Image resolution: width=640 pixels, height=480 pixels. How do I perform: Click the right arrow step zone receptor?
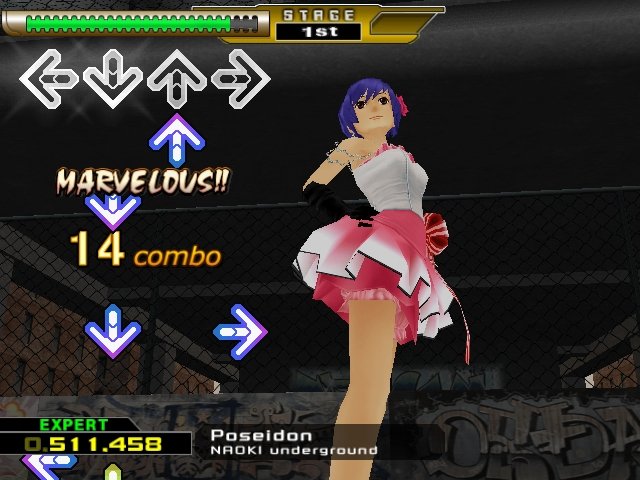pos(241,77)
